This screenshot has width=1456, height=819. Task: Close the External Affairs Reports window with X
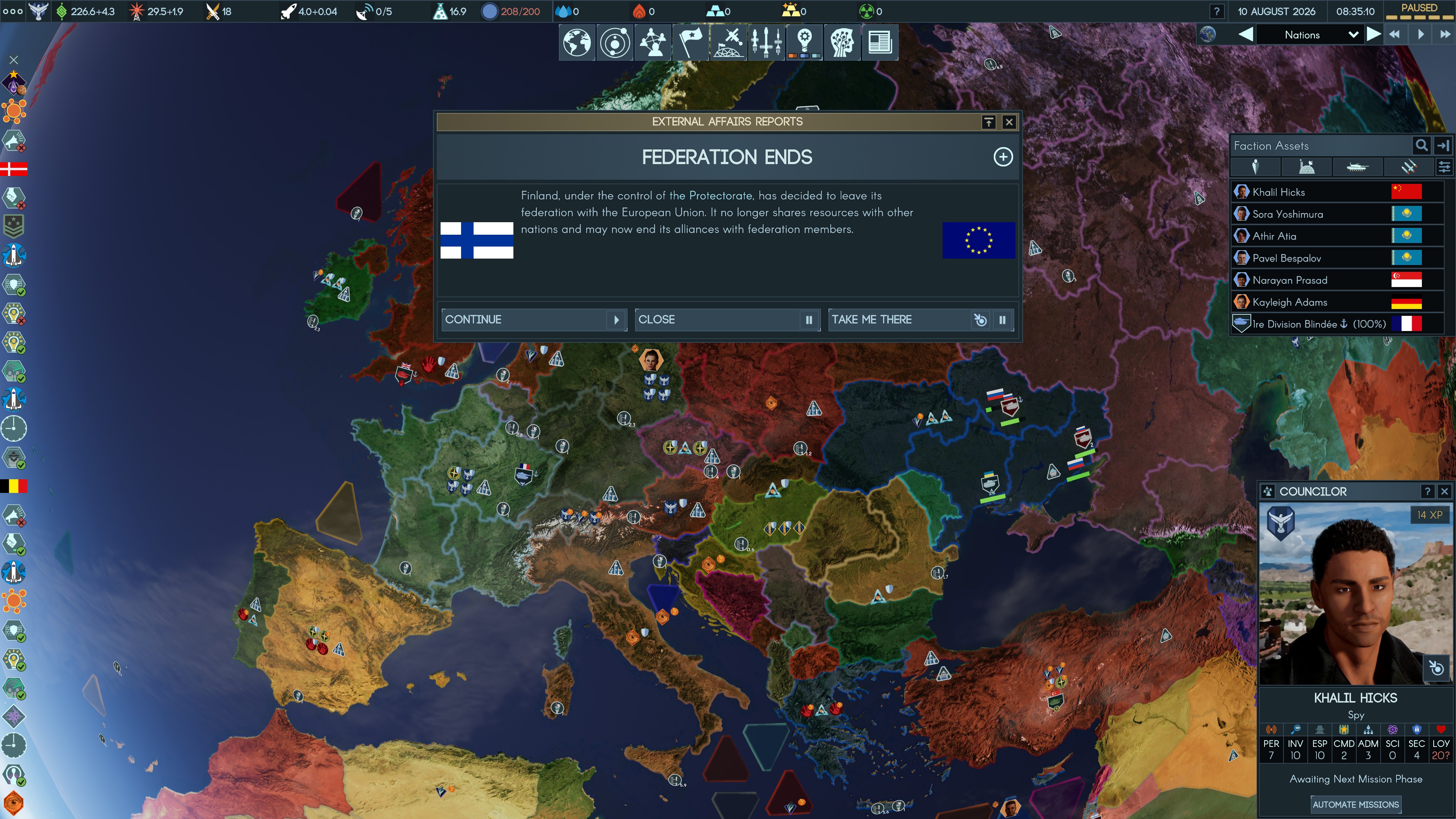pos(1009,122)
